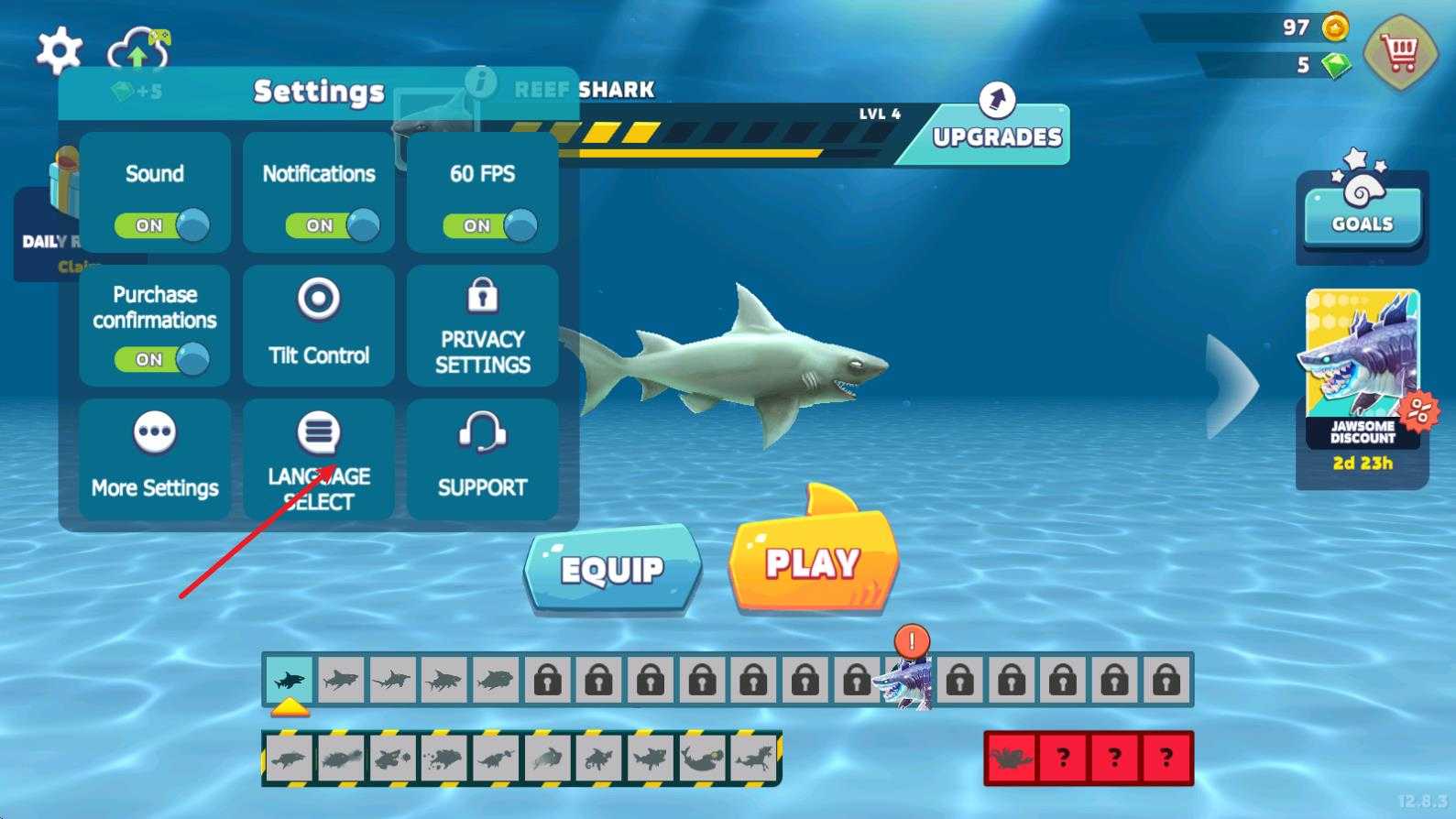Toggle the 60 FPS option
This screenshot has width=1456, height=819.
(x=489, y=225)
